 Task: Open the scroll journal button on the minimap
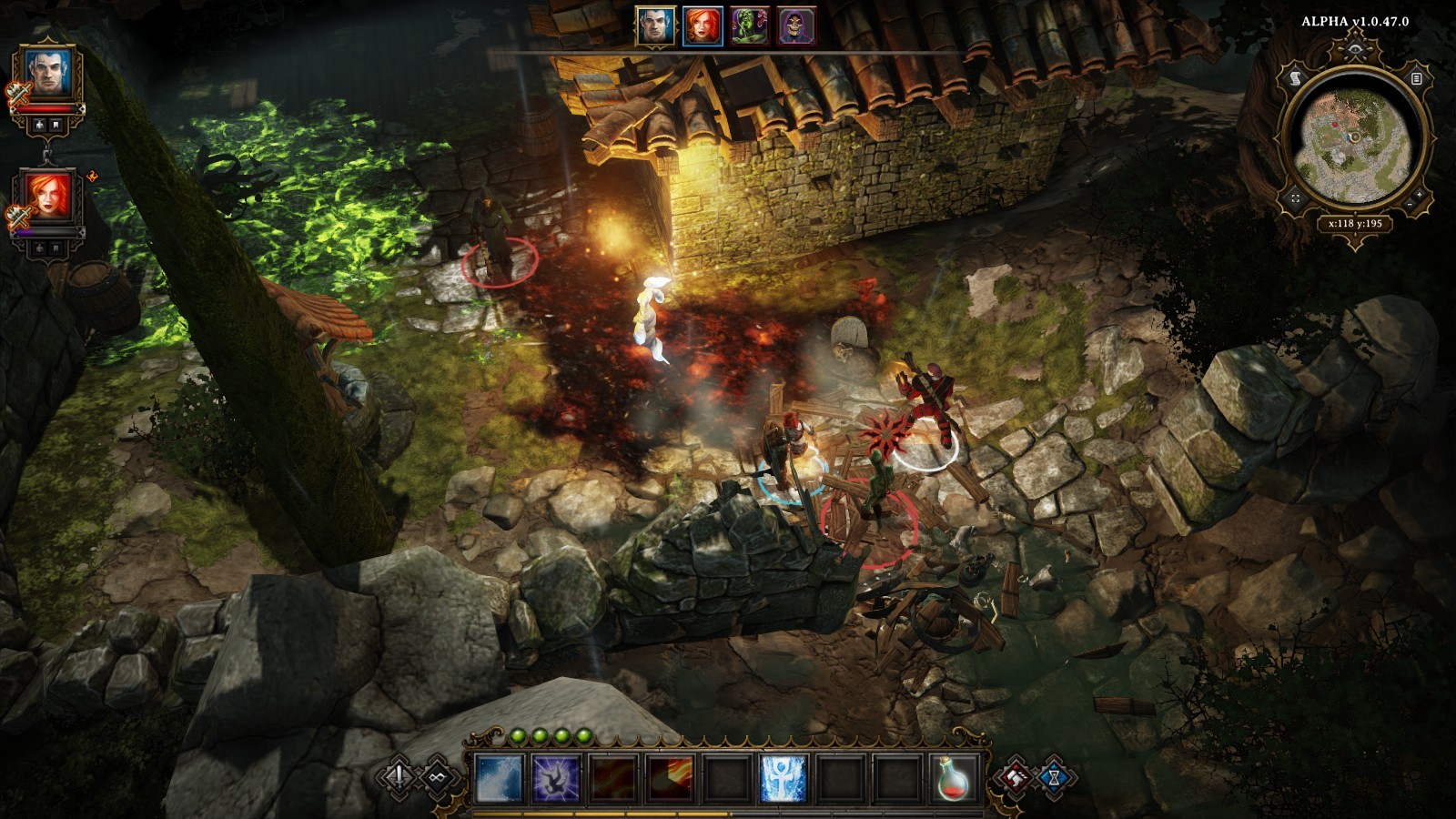pos(1296,79)
